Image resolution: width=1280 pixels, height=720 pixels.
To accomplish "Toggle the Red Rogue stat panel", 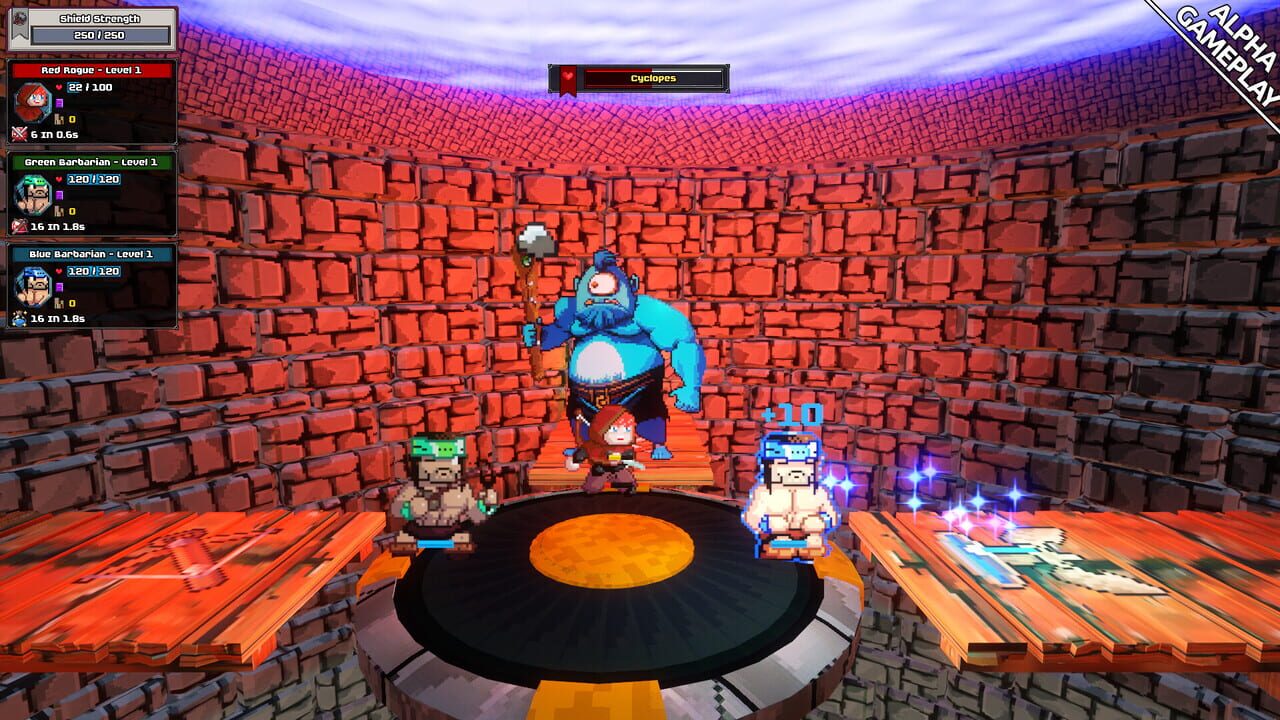I will [x=90, y=70].
